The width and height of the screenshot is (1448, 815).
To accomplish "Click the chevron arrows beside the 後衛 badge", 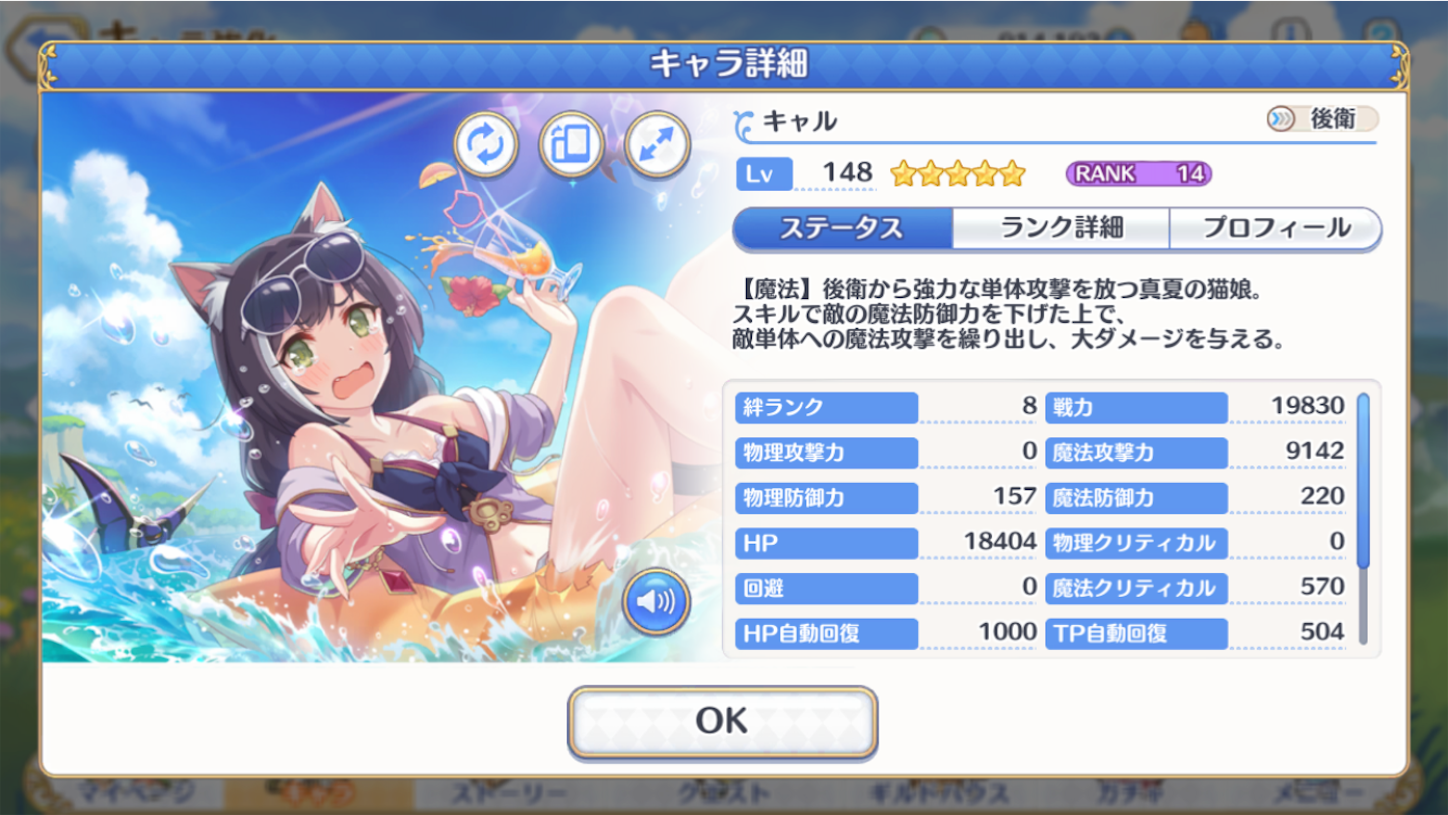I will pos(1283,119).
